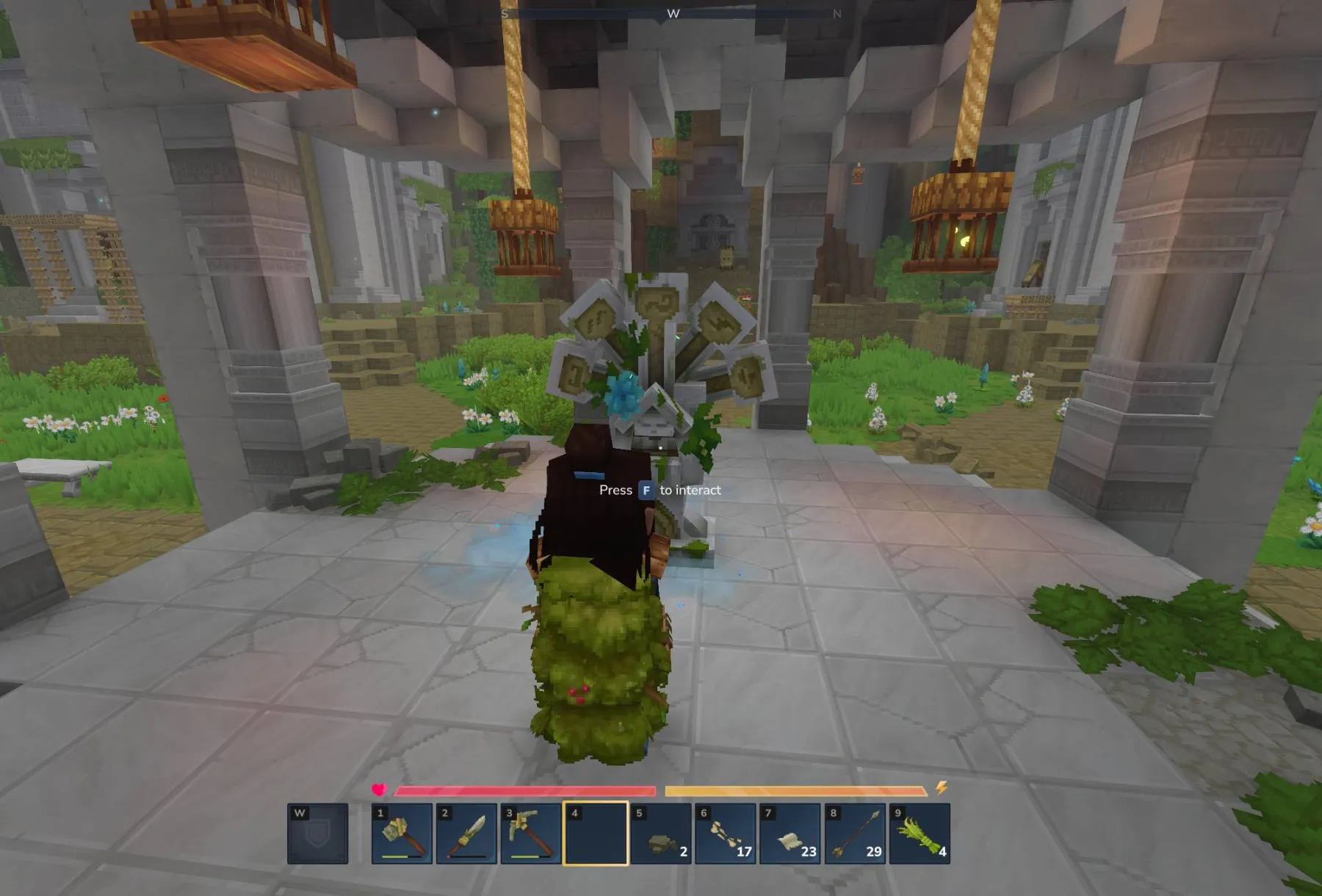Pick the rubble stones stack of 2
The image size is (1322, 896).
click(x=660, y=834)
